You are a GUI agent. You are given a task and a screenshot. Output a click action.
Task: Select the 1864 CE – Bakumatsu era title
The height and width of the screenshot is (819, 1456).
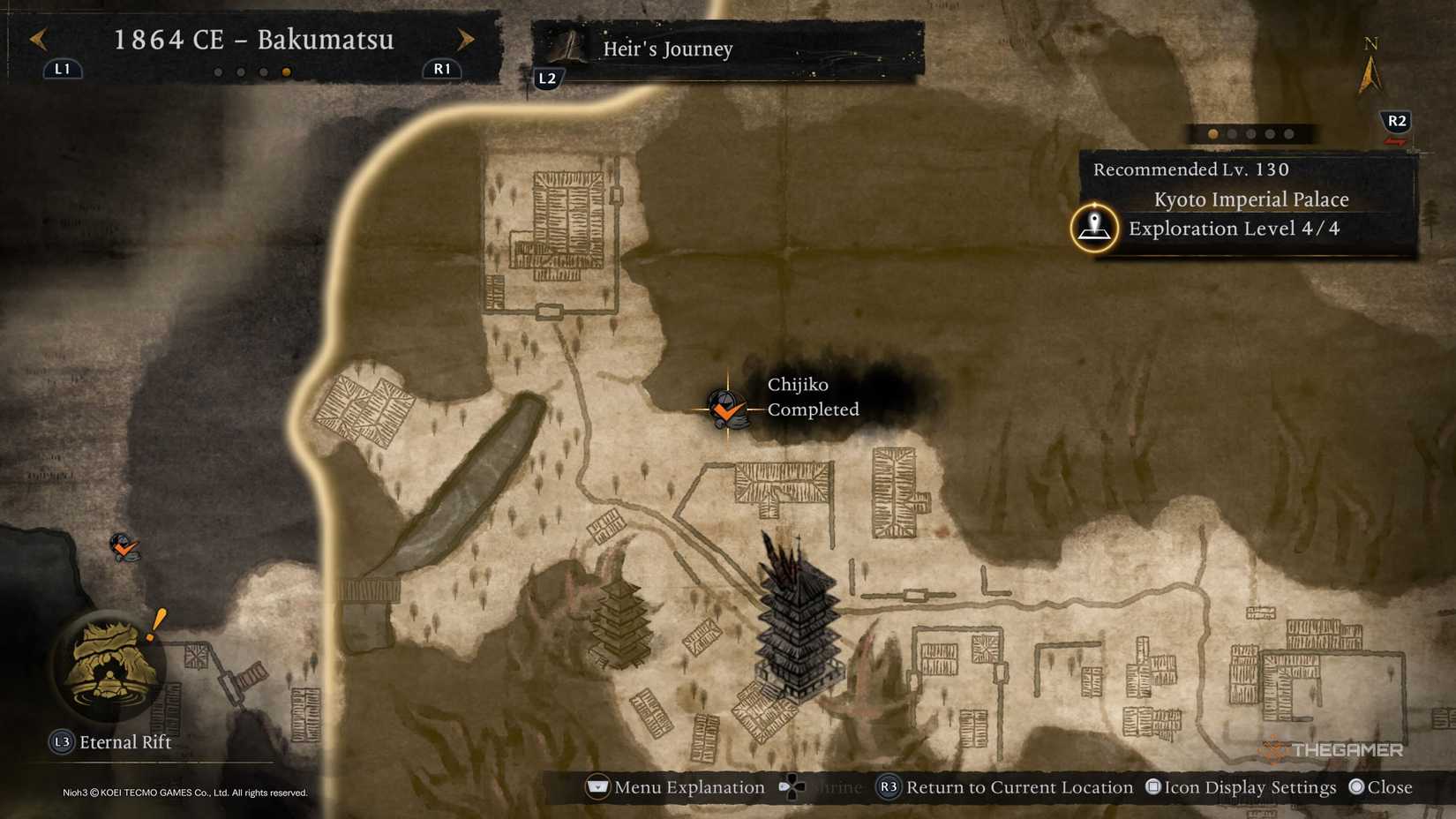pos(254,40)
